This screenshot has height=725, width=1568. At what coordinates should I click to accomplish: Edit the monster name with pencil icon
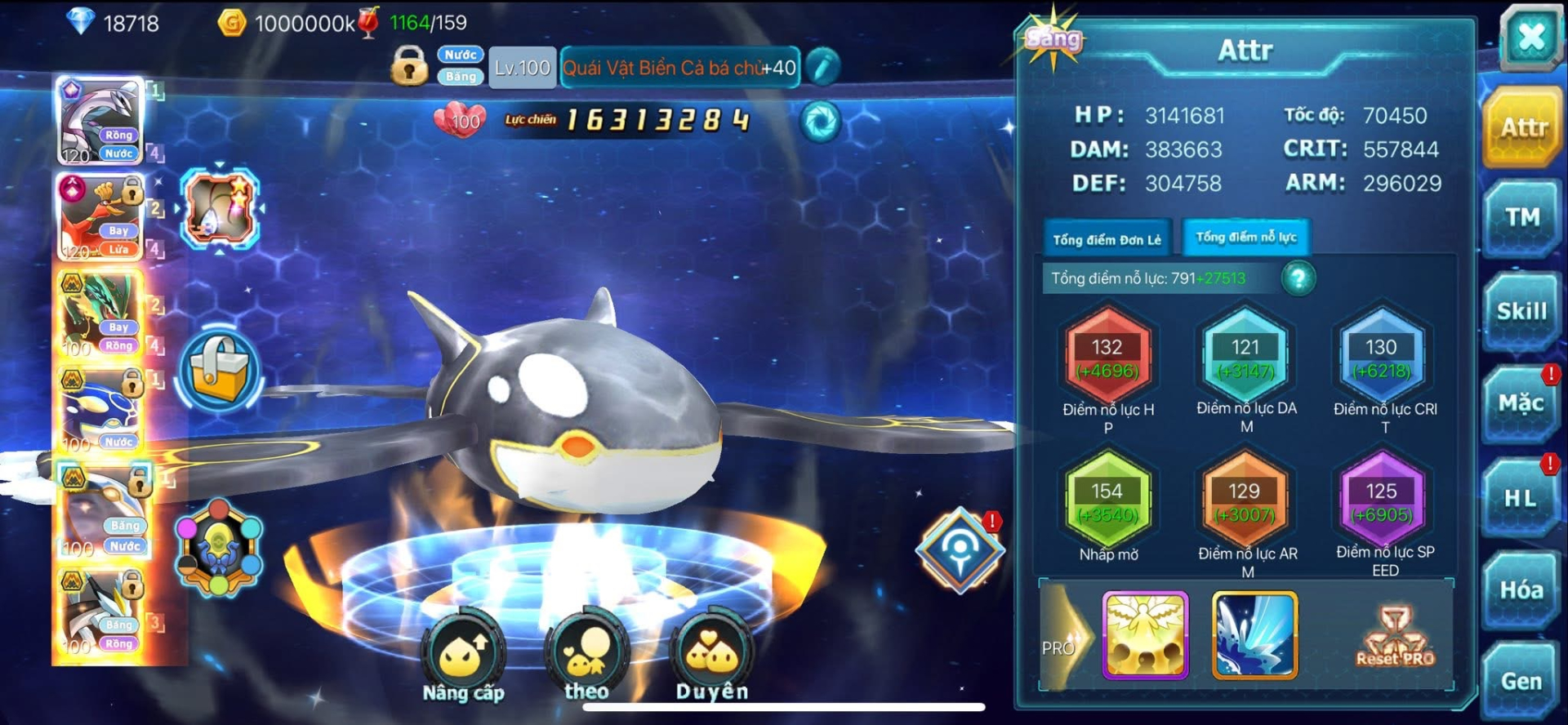pos(822,67)
